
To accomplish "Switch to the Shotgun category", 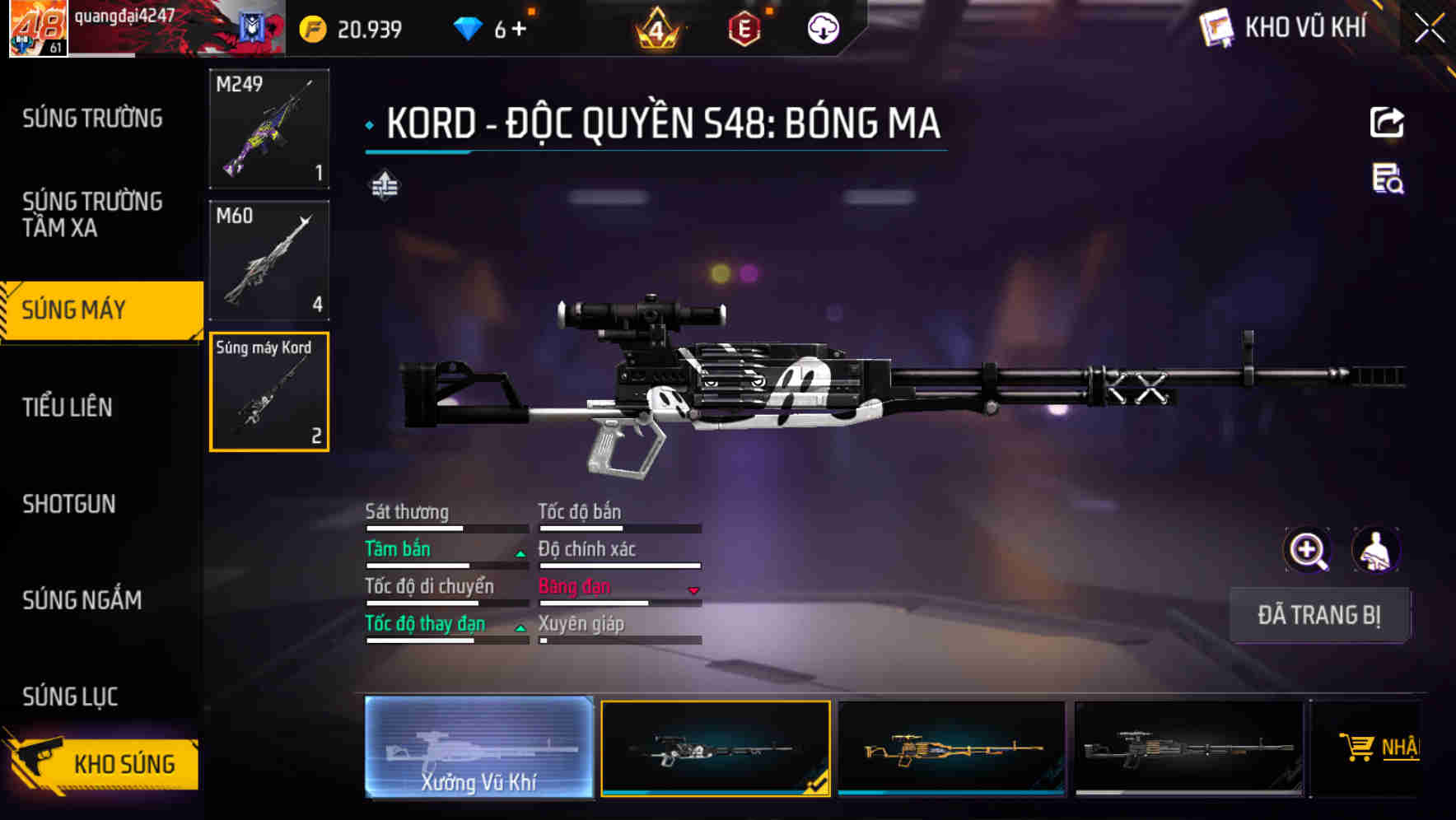I will tap(69, 504).
